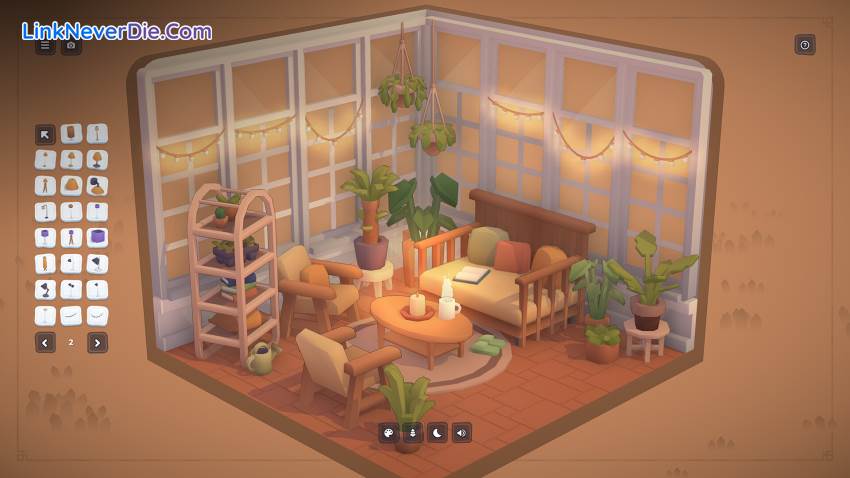Open the help question mark button
Viewport: 850px width, 478px height.
[805, 45]
